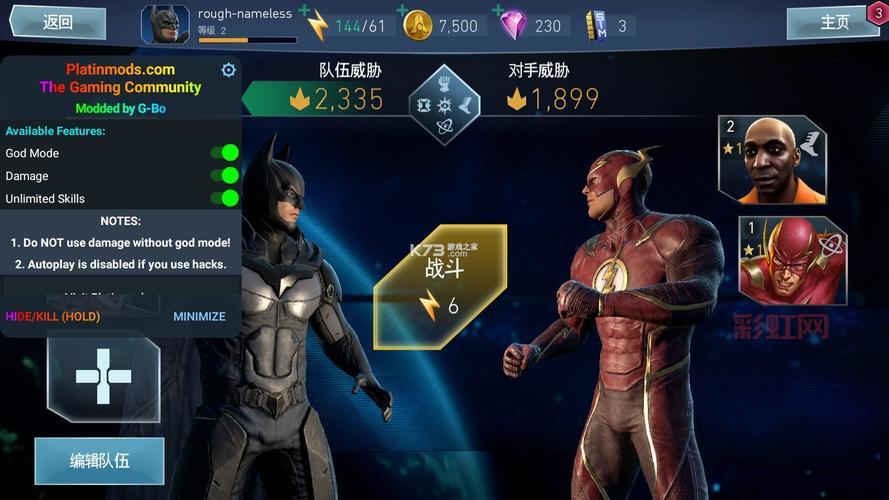This screenshot has width=889, height=500.
Task: Open the 主页 home menu
Action: 833,23
